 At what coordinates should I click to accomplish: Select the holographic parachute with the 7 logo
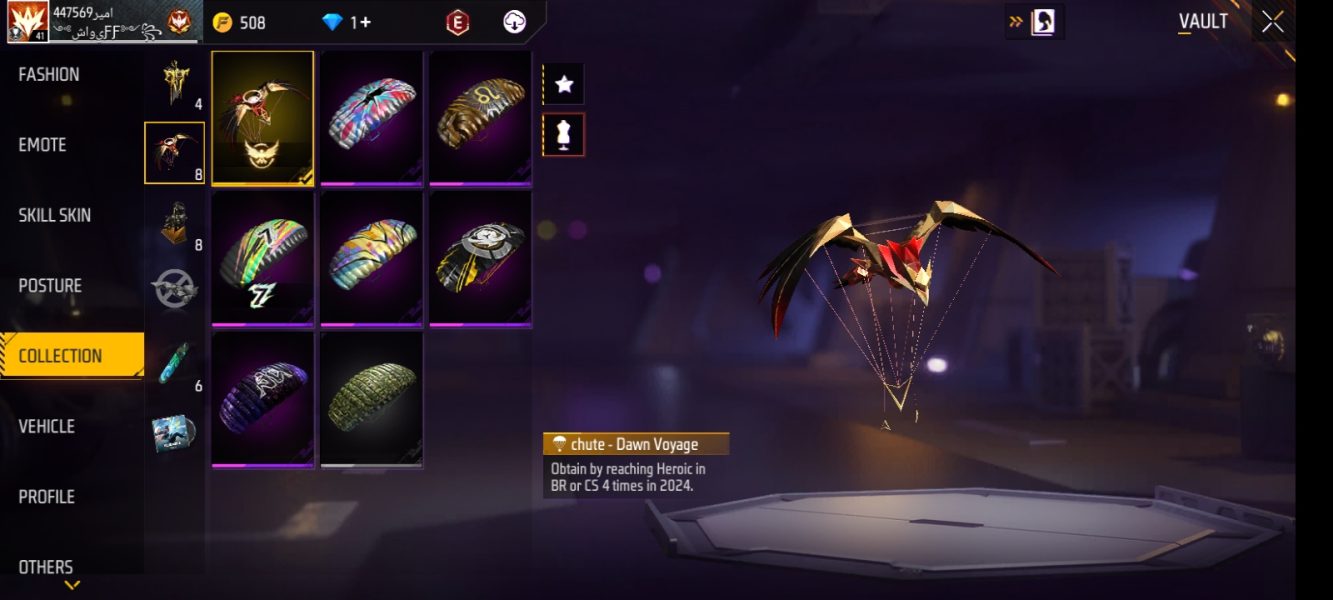point(263,258)
